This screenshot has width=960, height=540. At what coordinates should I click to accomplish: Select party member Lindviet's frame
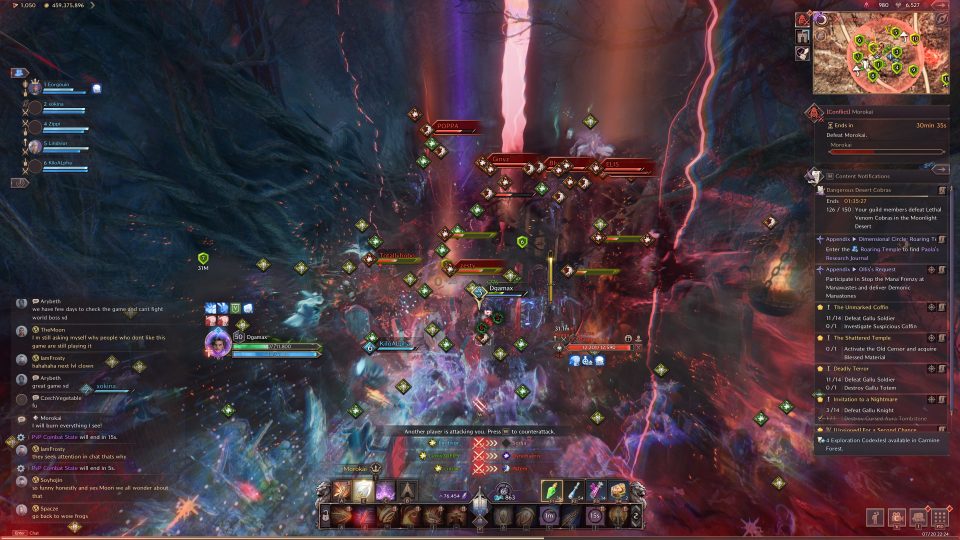[60, 146]
